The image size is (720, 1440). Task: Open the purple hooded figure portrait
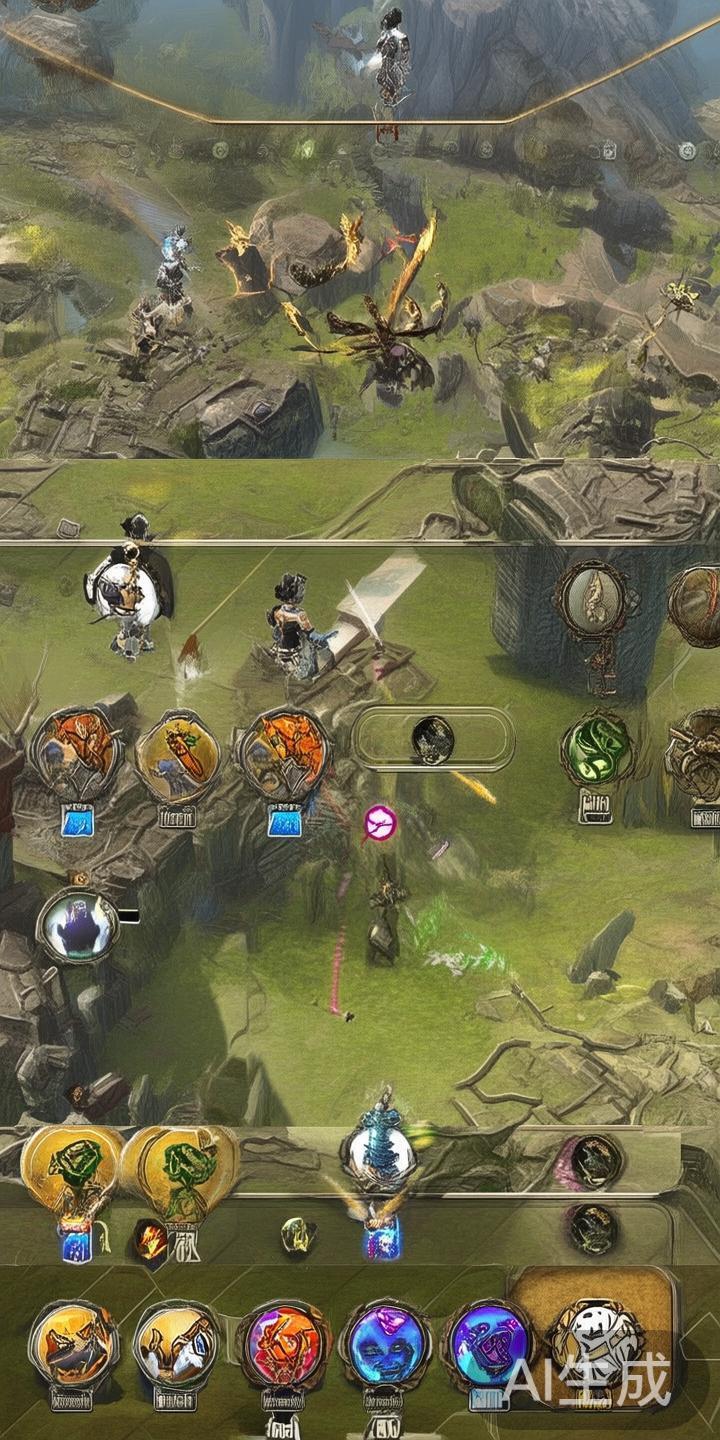click(x=79, y=926)
